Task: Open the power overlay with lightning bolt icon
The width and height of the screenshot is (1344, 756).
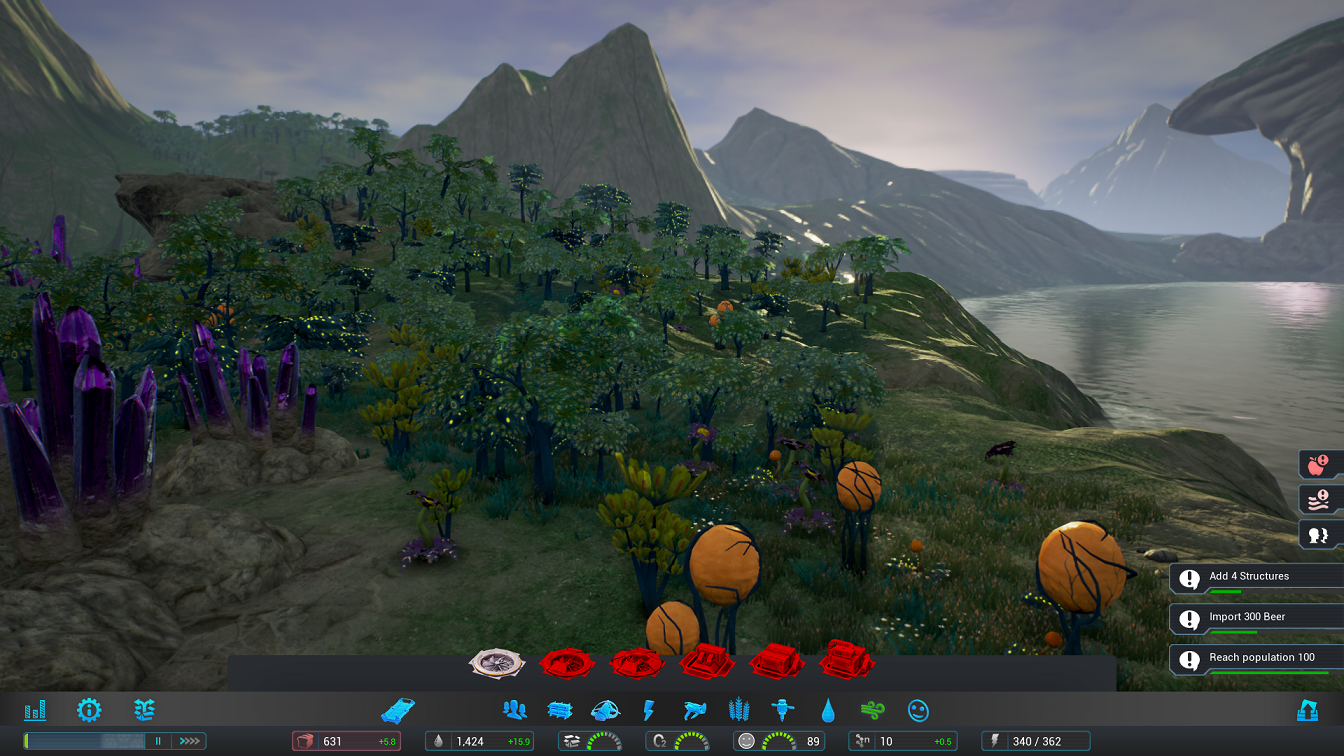Action: coord(648,710)
